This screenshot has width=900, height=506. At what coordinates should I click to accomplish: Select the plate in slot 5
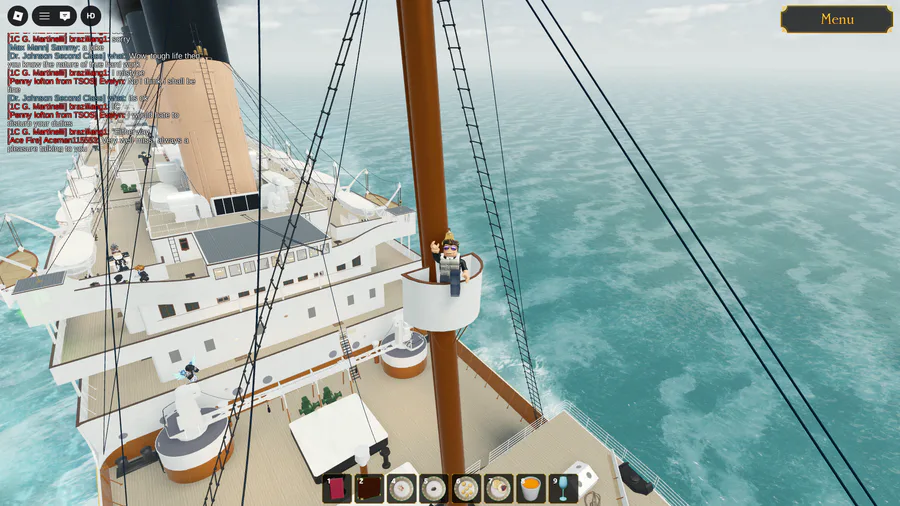[x=433, y=488]
